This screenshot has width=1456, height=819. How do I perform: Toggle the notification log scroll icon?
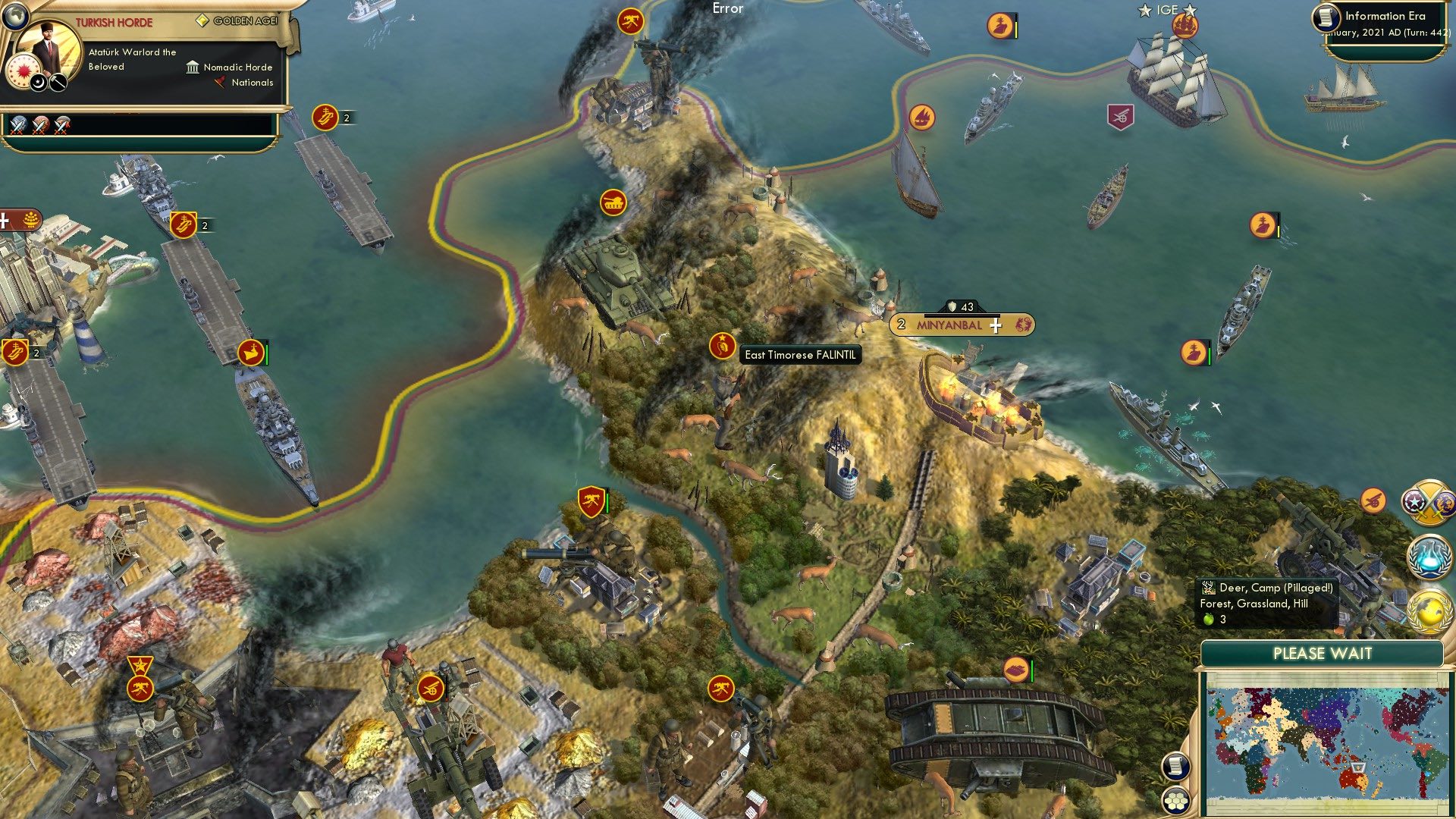[x=1177, y=765]
